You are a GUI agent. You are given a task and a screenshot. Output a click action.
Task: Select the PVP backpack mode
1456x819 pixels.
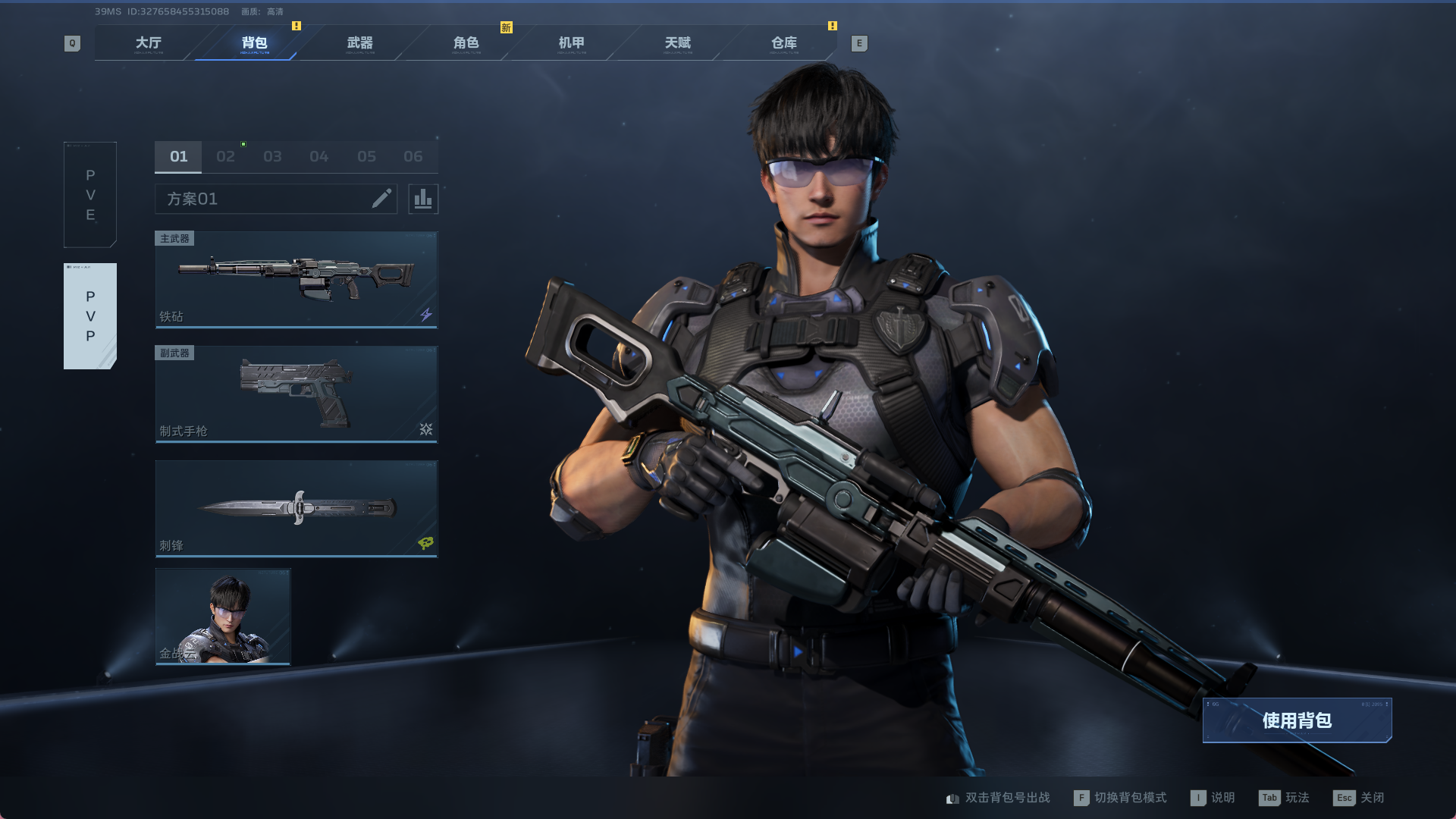(x=90, y=316)
